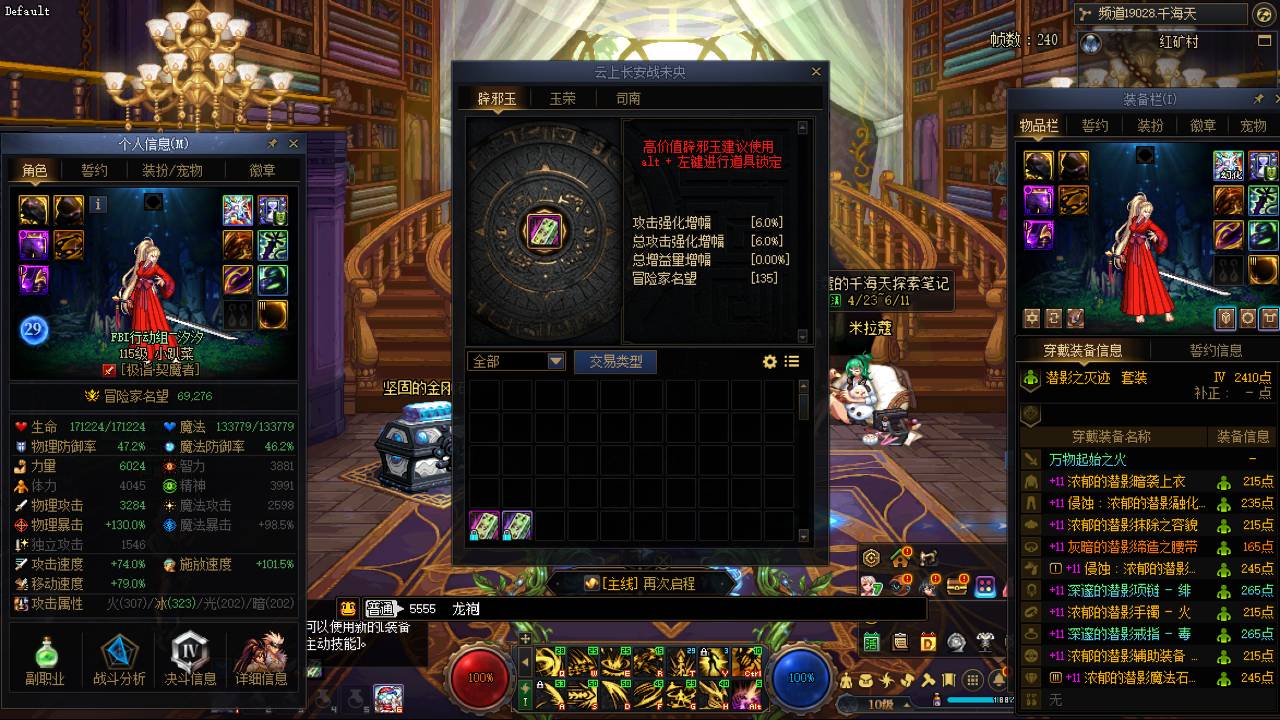This screenshot has width=1280, height=720.
Task: Open the 誓约 tab in personal info
Action: click(x=94, y=170)
